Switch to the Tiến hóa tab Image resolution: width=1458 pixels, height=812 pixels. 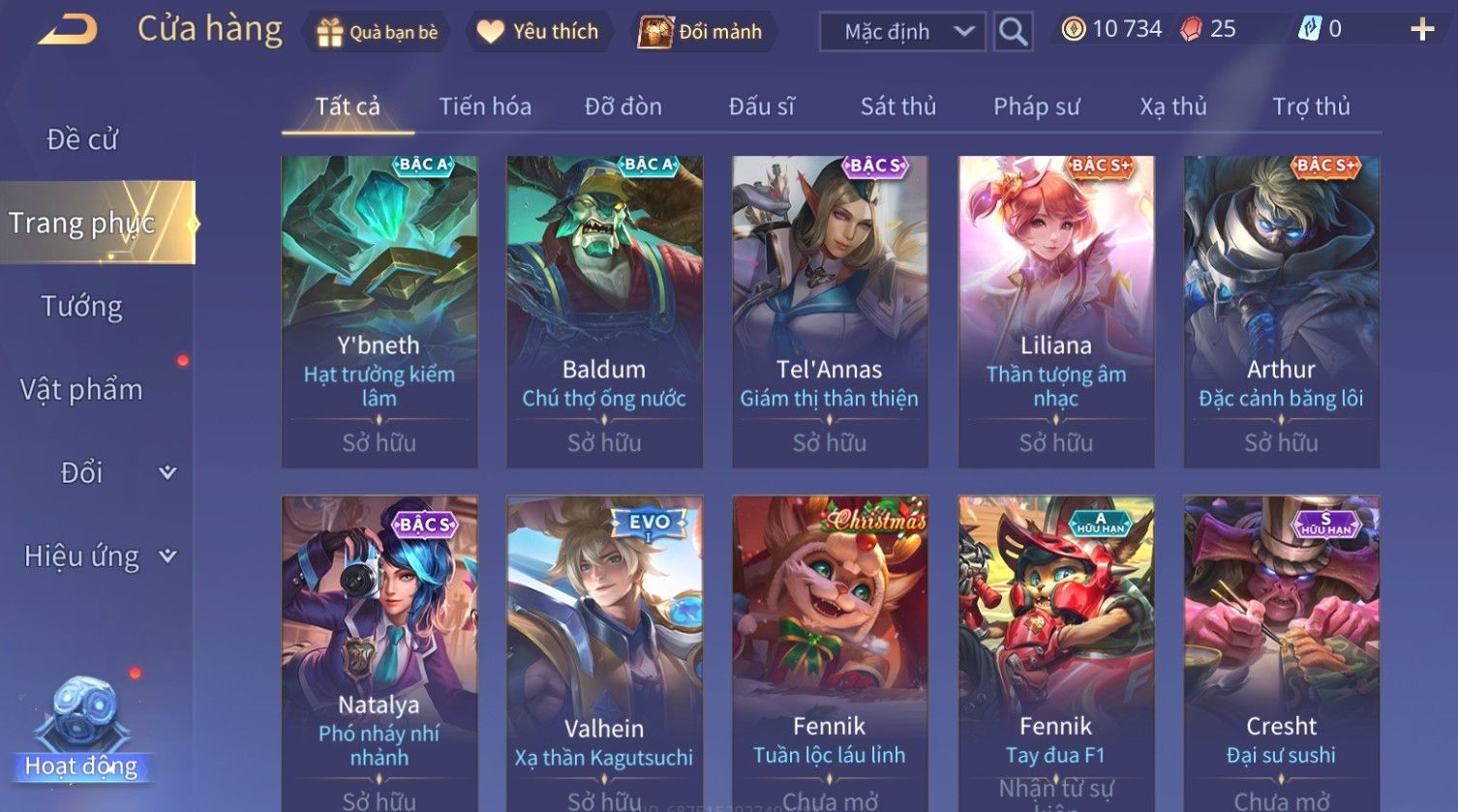click(485, 106)
